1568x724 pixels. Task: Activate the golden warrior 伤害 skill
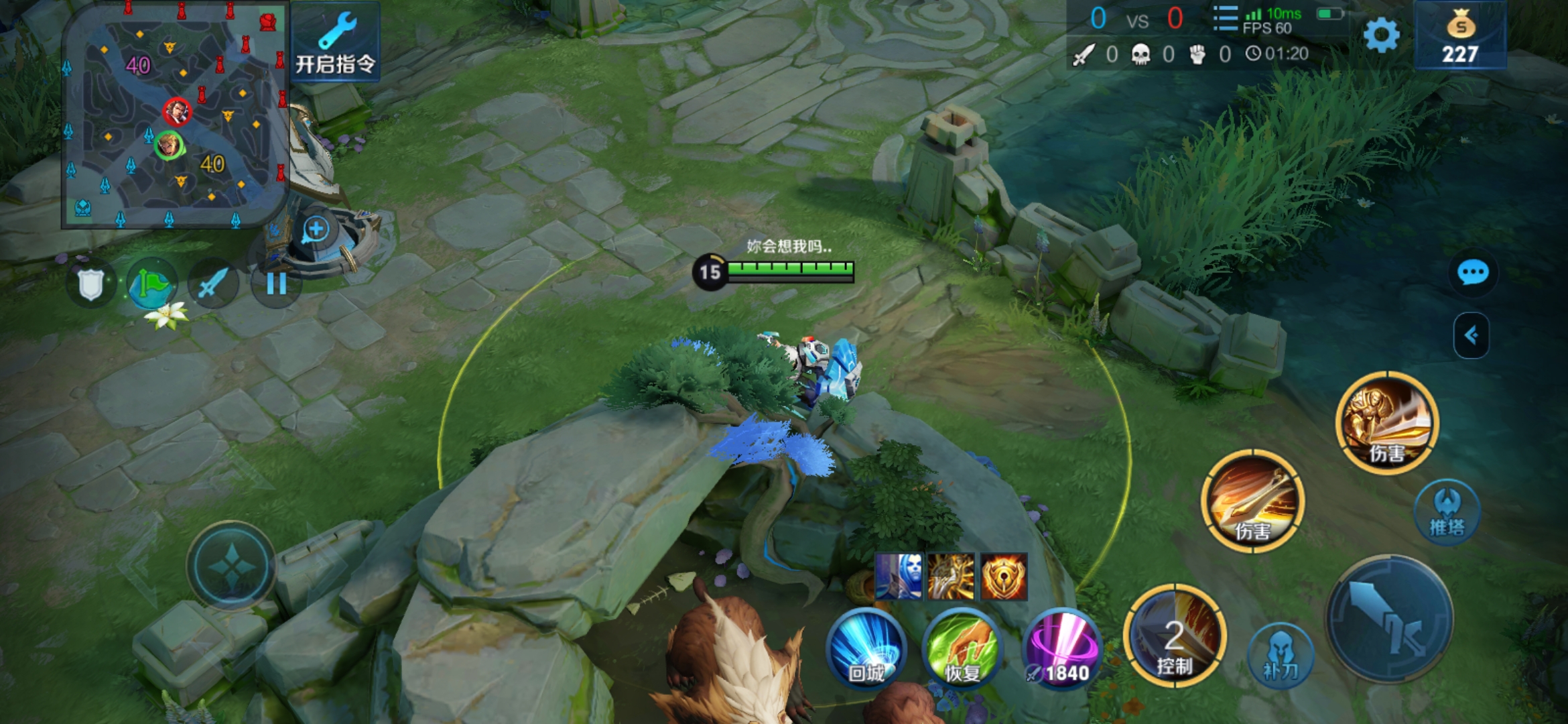1386,422
